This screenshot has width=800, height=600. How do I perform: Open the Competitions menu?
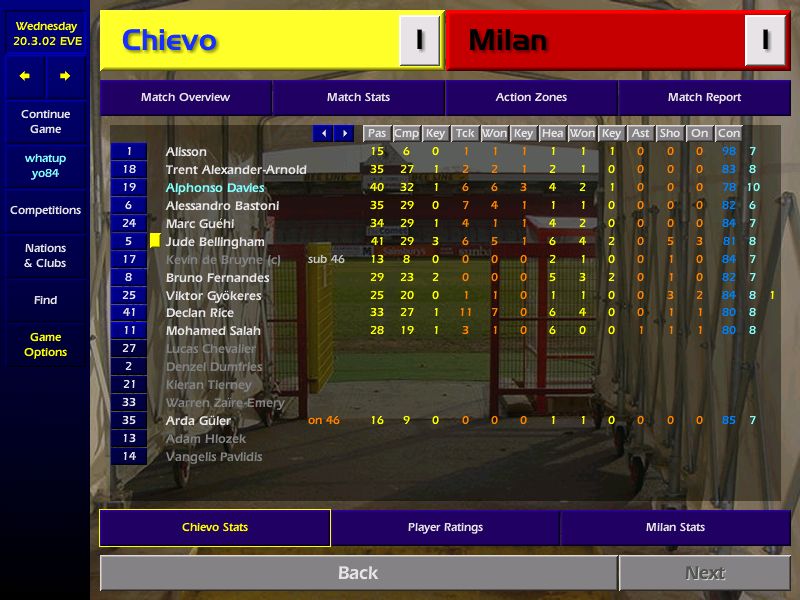click(x=45, y=210)
